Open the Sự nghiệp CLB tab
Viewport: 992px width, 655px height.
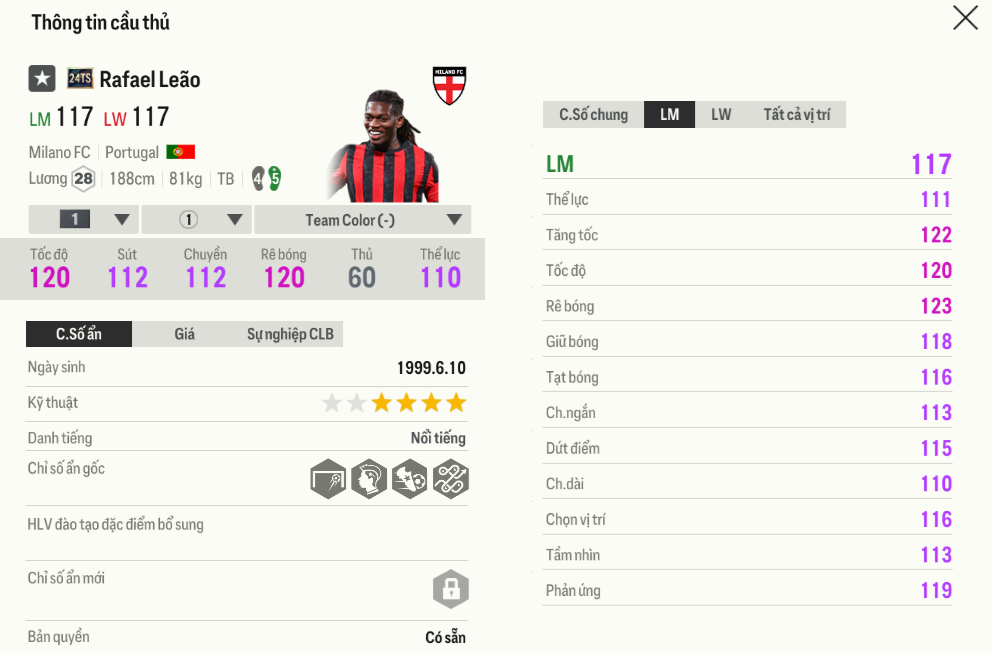coord(290,334)
